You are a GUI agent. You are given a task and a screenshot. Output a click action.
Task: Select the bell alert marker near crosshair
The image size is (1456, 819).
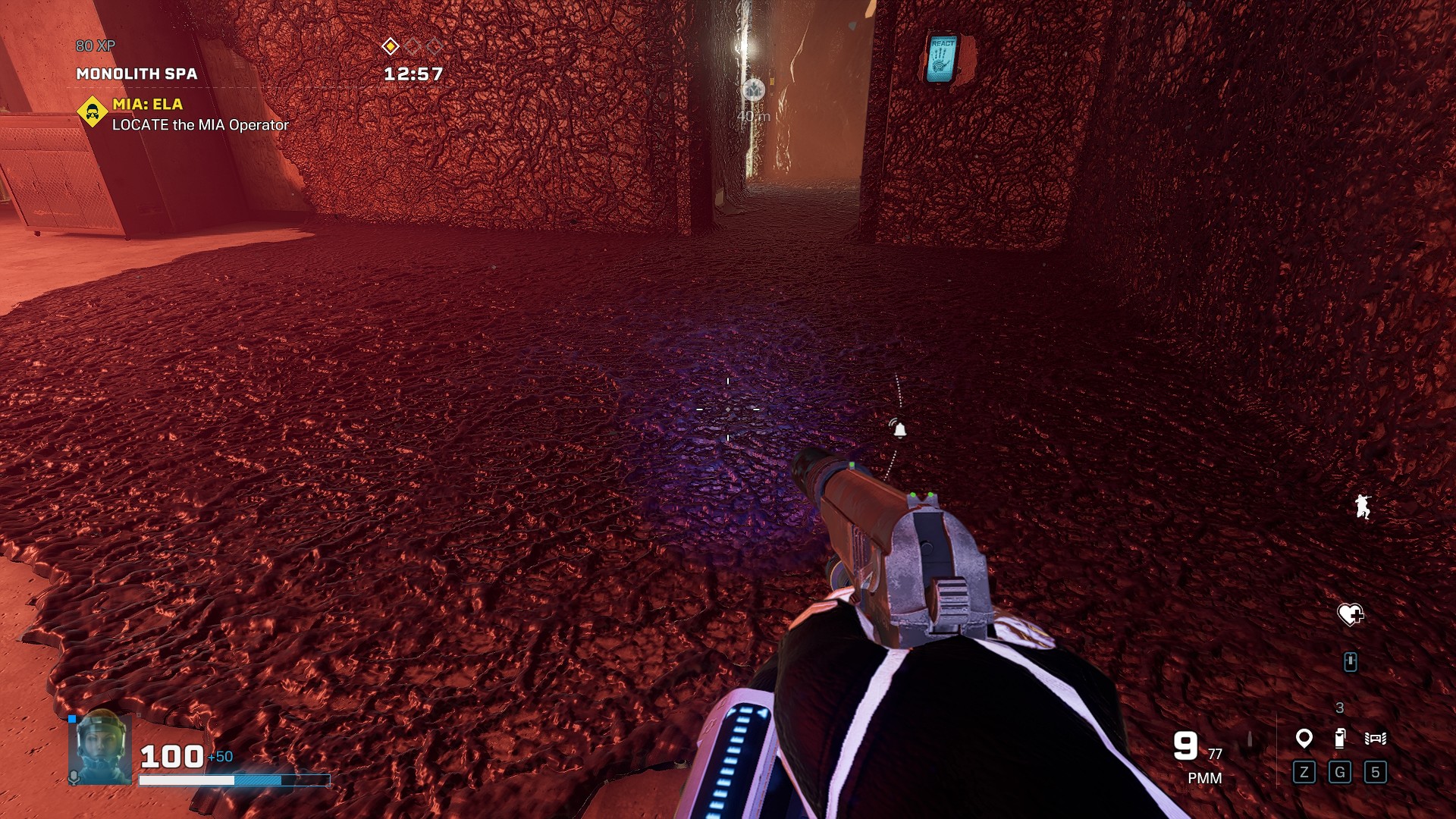(x=899, y=430)
